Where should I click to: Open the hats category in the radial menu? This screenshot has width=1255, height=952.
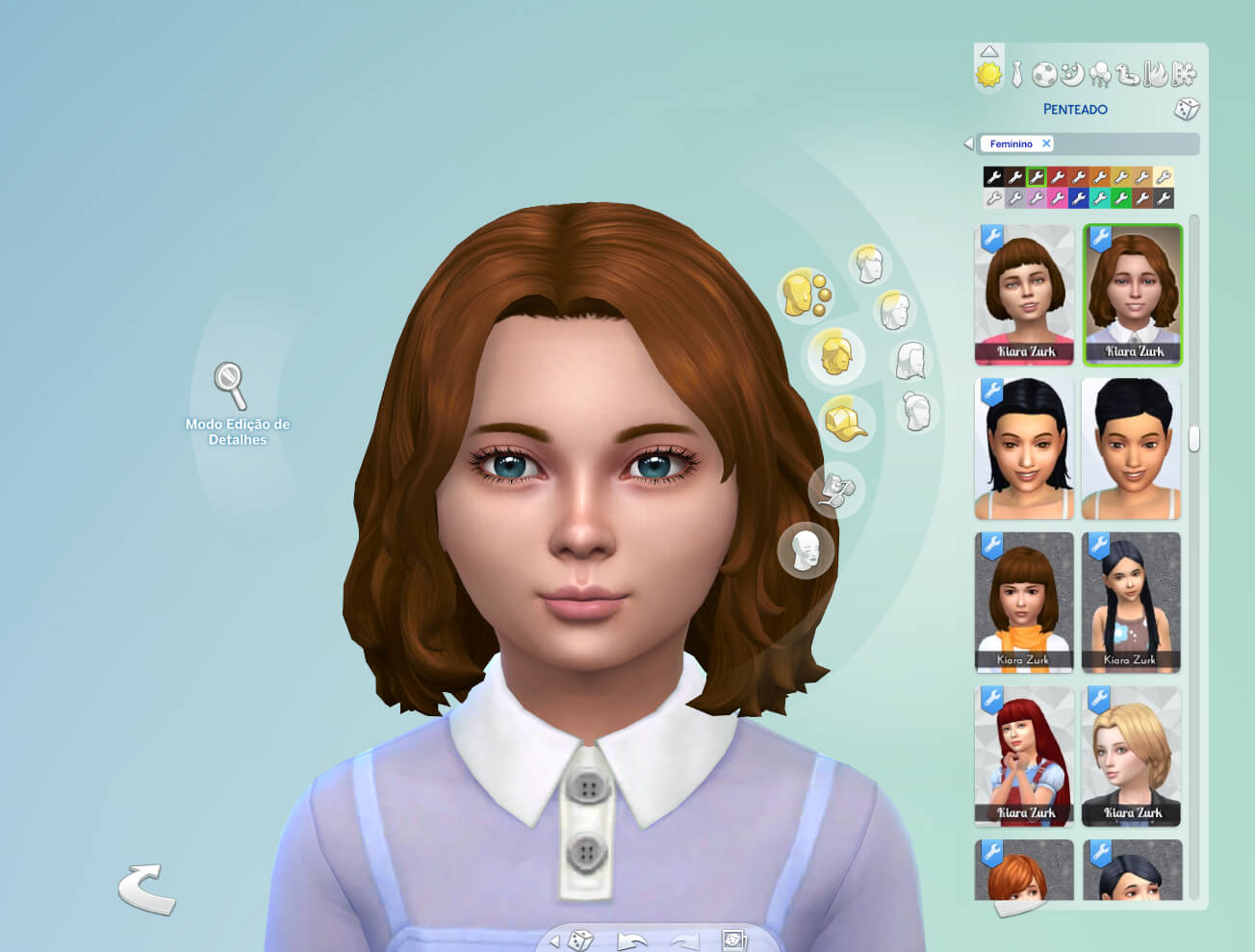(x=847, y=422)
